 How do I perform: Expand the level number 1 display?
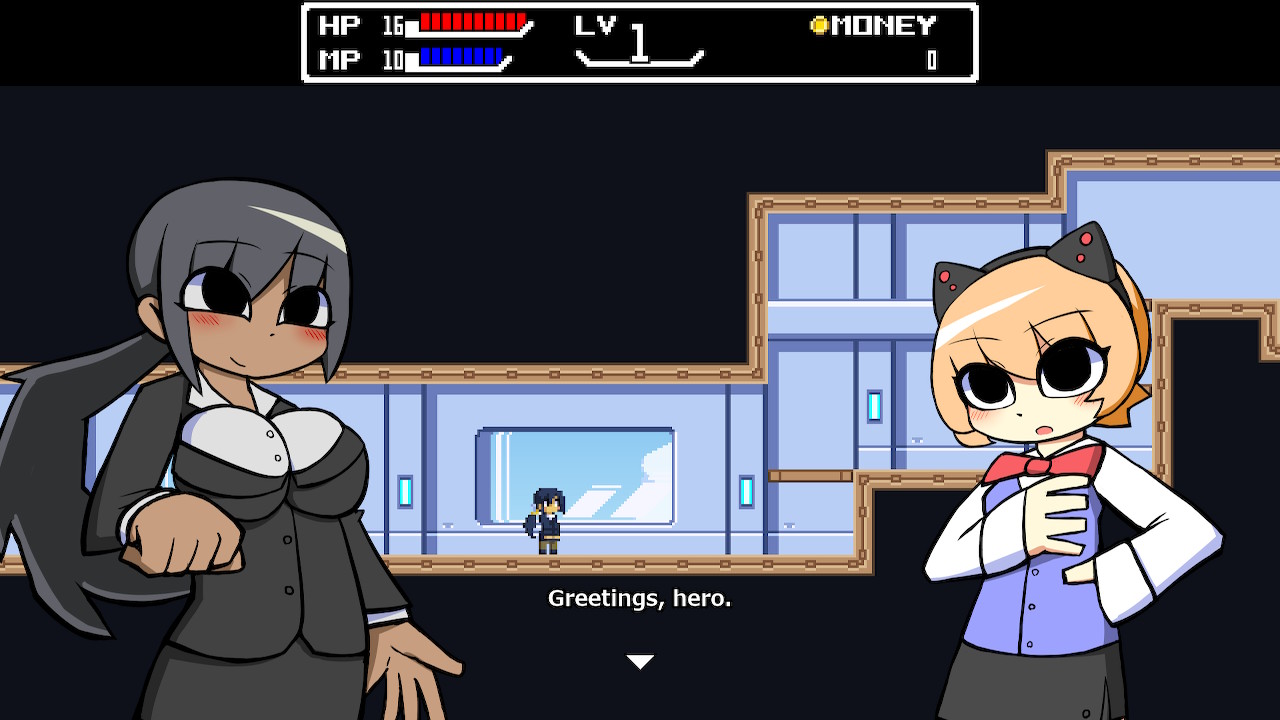(x=638, y=42)
